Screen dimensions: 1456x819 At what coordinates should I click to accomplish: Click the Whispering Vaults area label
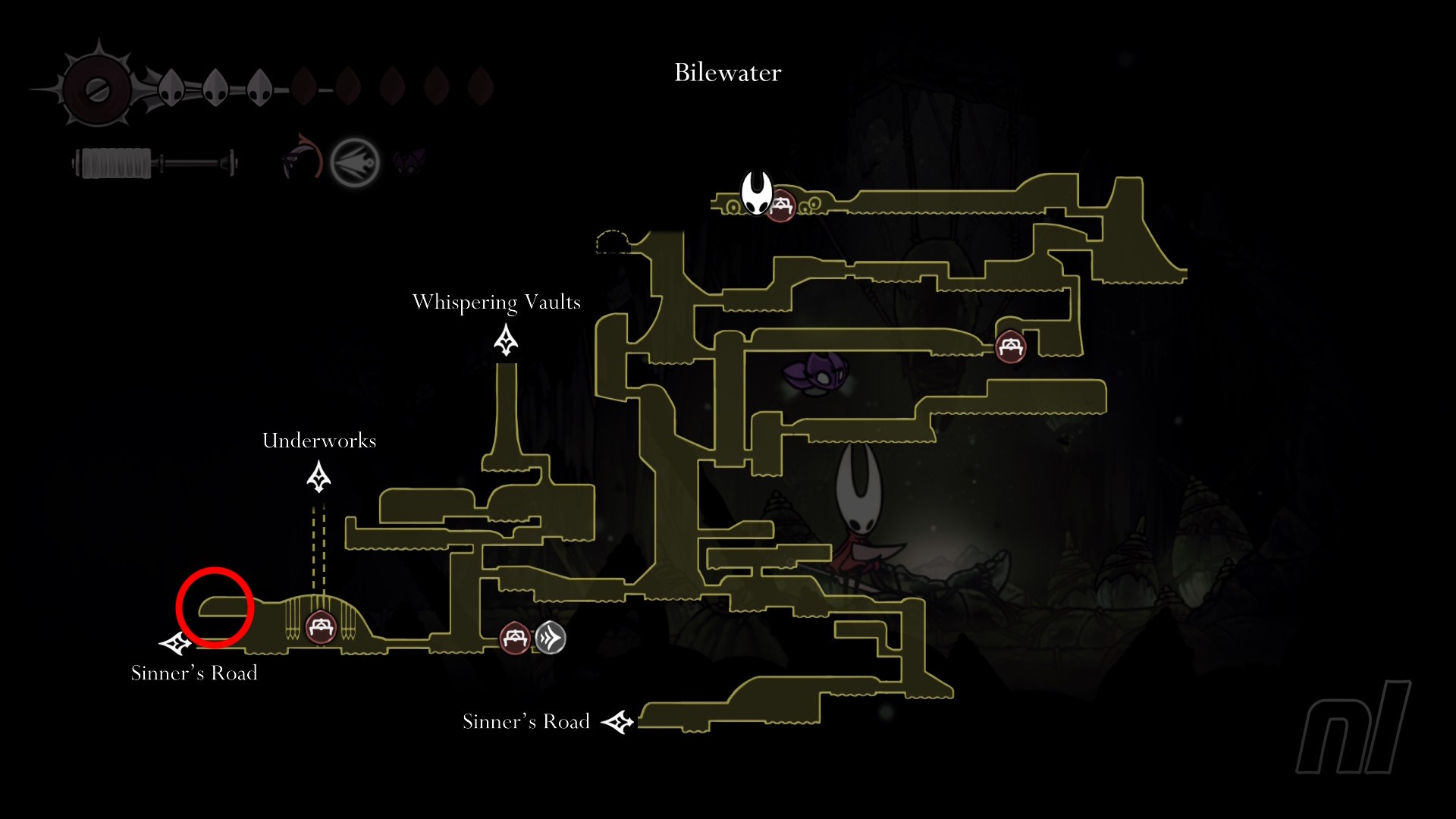coord(496,302)
